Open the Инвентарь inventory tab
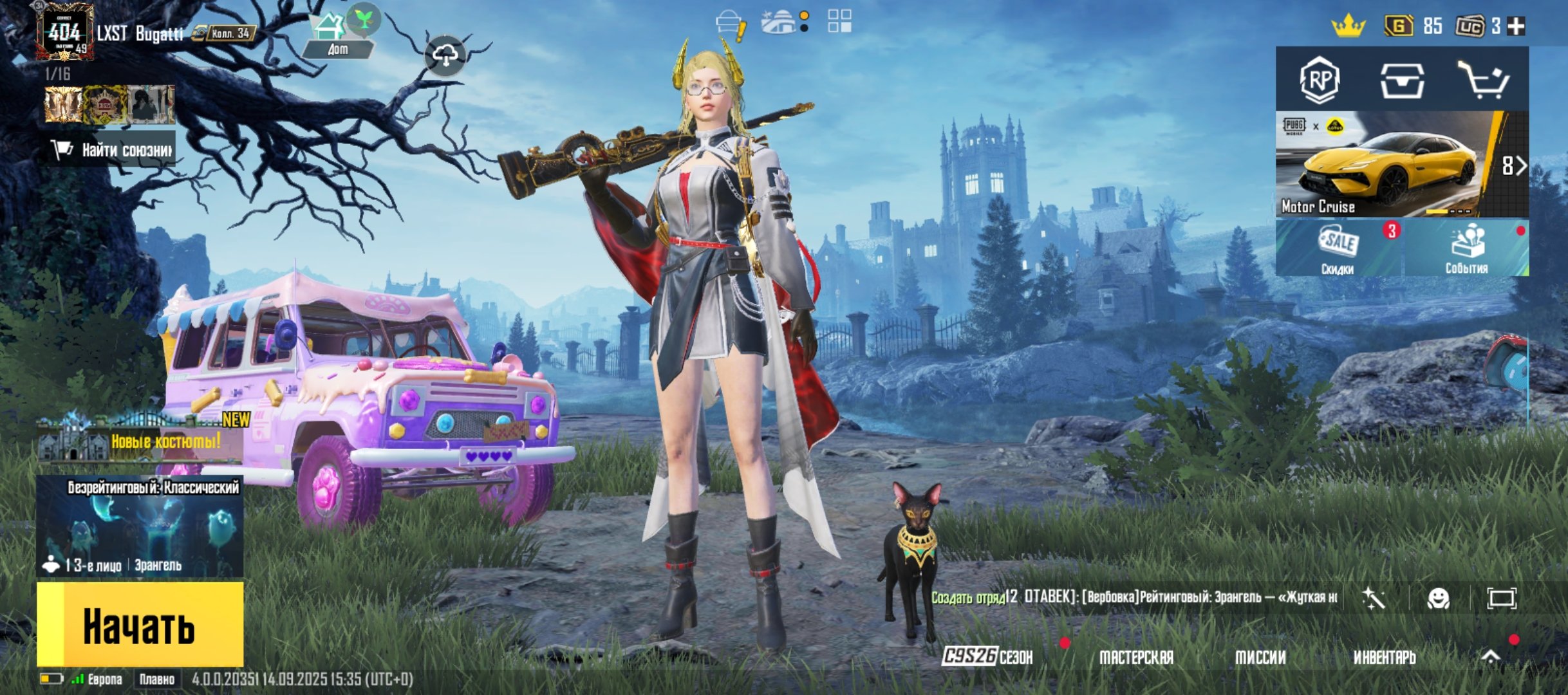1568x695 pixels. 1385,657
